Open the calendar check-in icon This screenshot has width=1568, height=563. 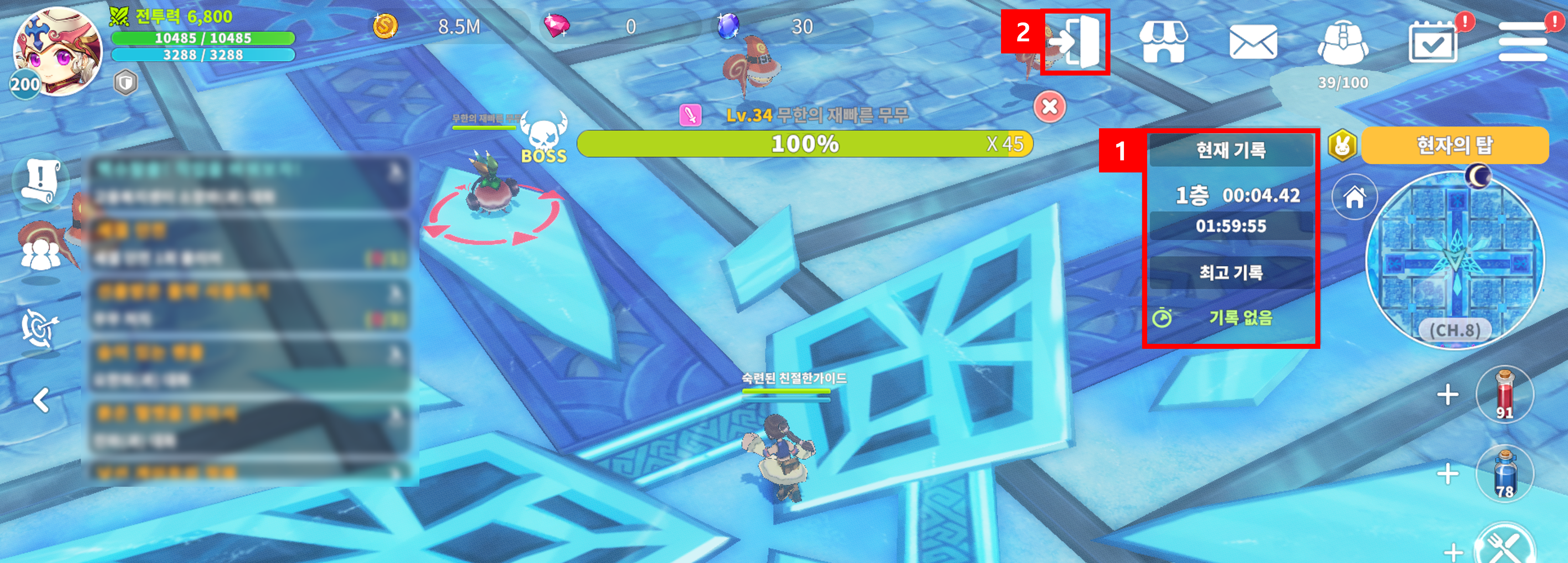pyautogui.click(x=1433, y=42)
